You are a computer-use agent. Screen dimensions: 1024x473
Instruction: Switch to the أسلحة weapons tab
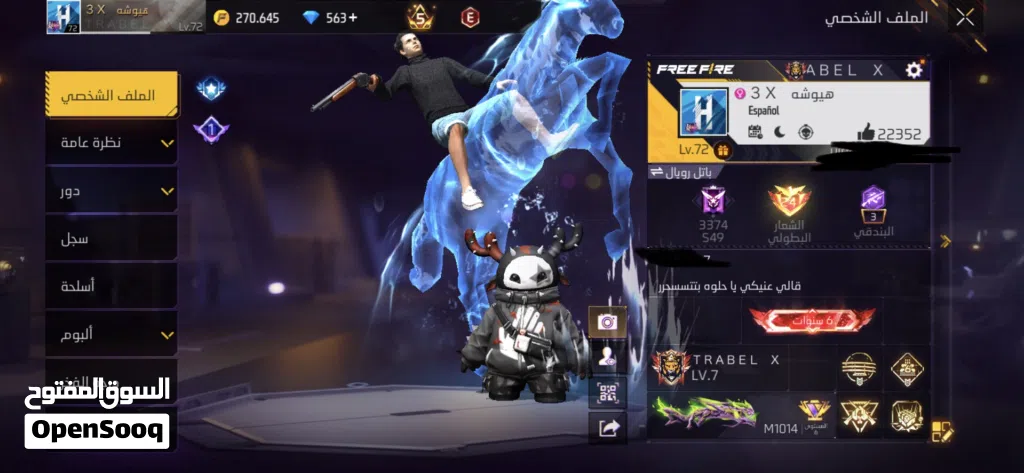[112, 287]
